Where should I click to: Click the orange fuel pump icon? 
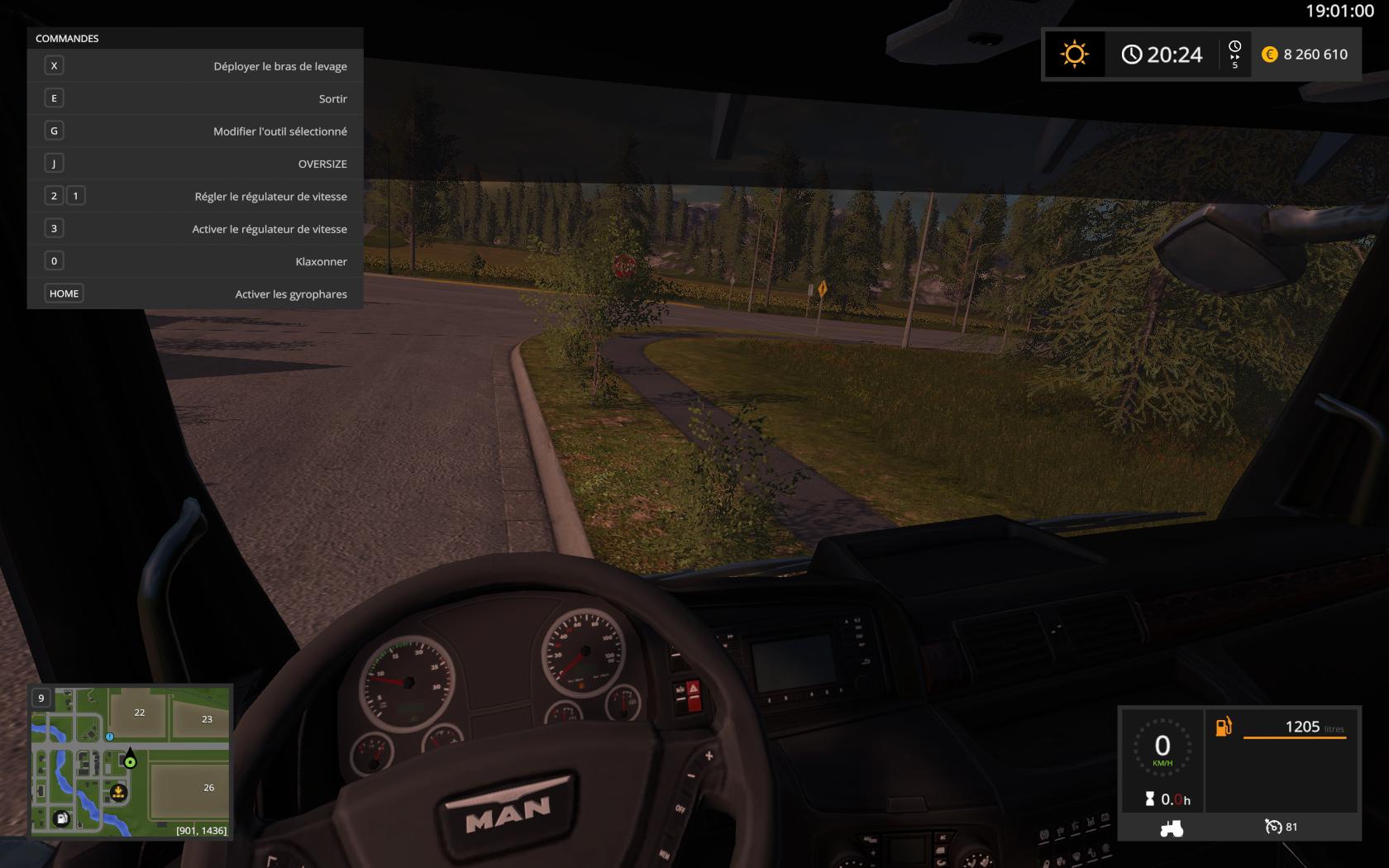coord(1224,727)
